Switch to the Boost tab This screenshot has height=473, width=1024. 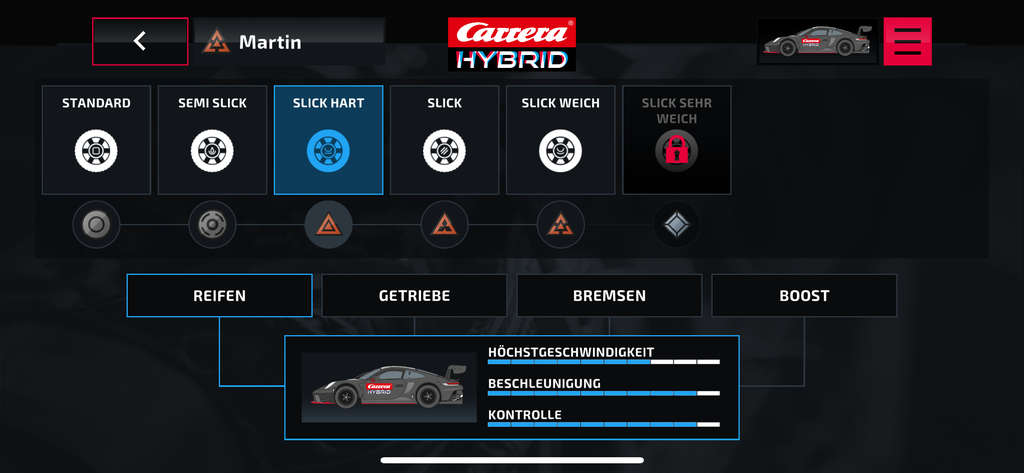[804, 296]
